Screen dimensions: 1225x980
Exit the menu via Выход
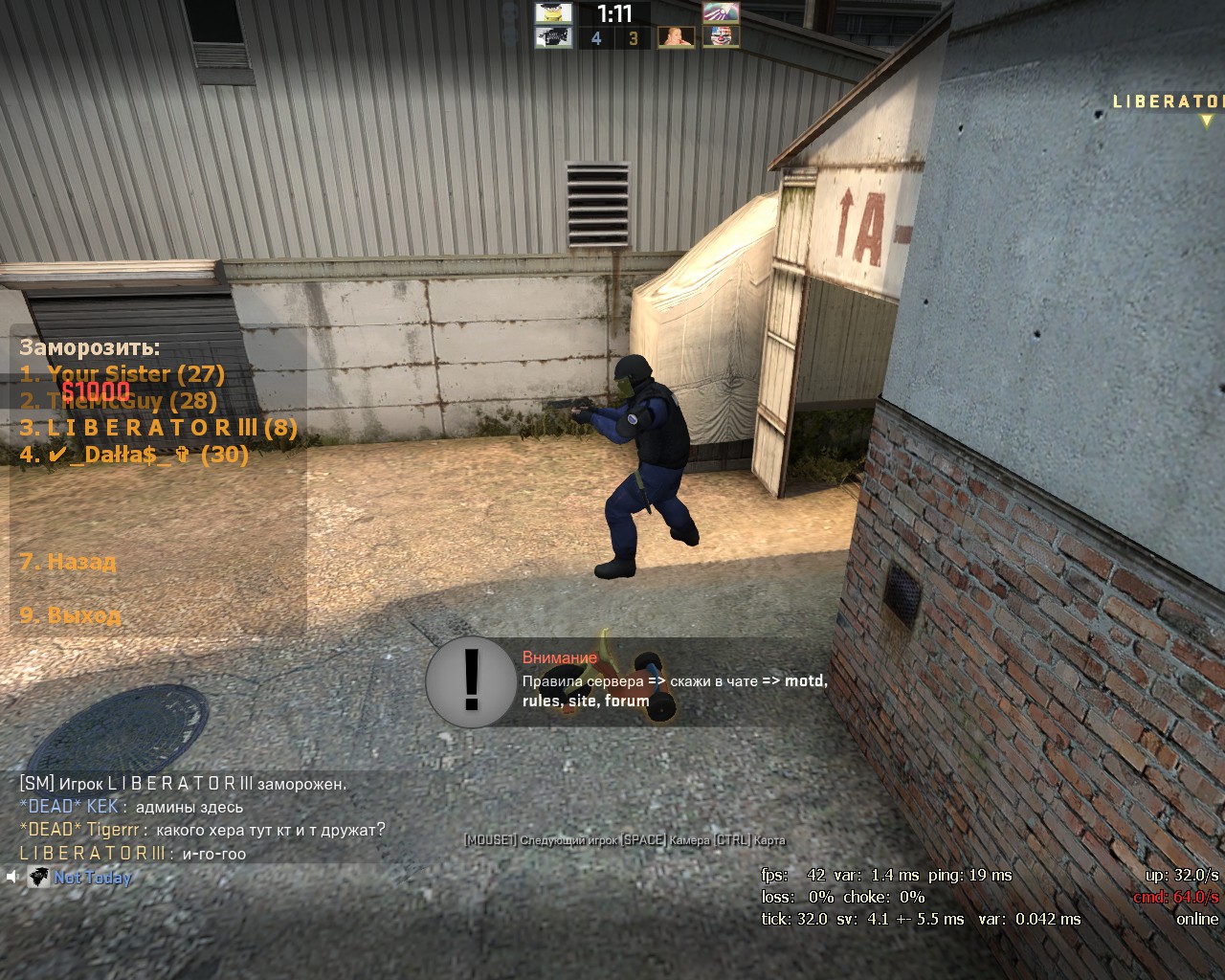(70, 614)
